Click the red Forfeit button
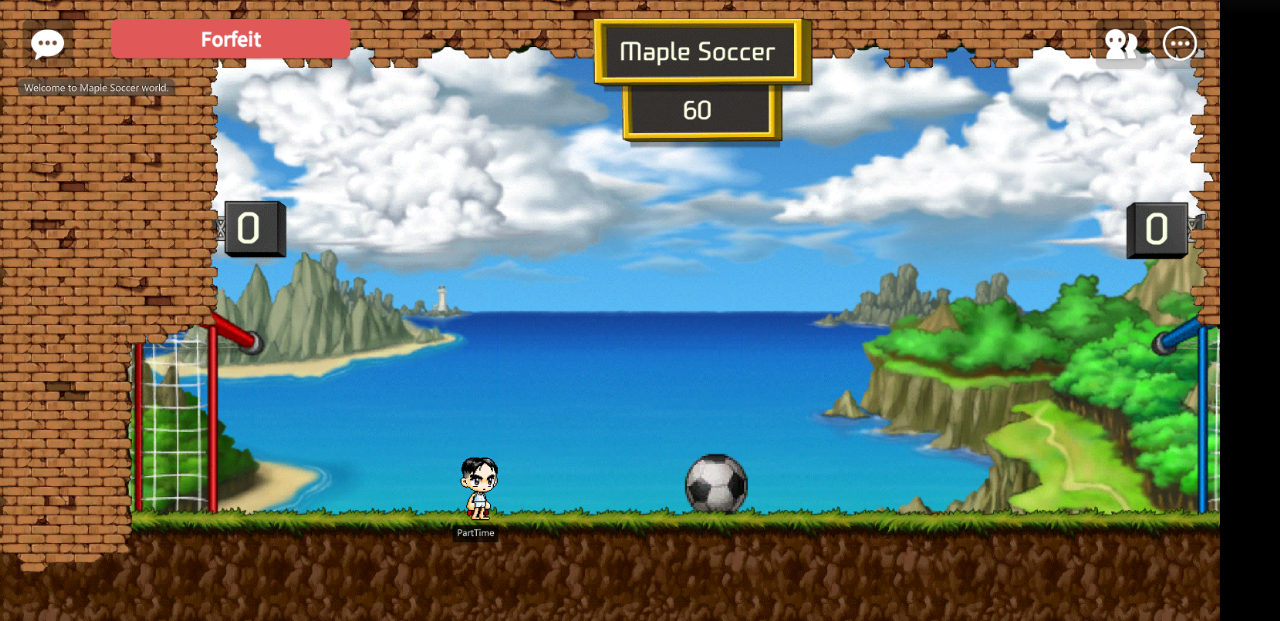 (x=230, y=40)
